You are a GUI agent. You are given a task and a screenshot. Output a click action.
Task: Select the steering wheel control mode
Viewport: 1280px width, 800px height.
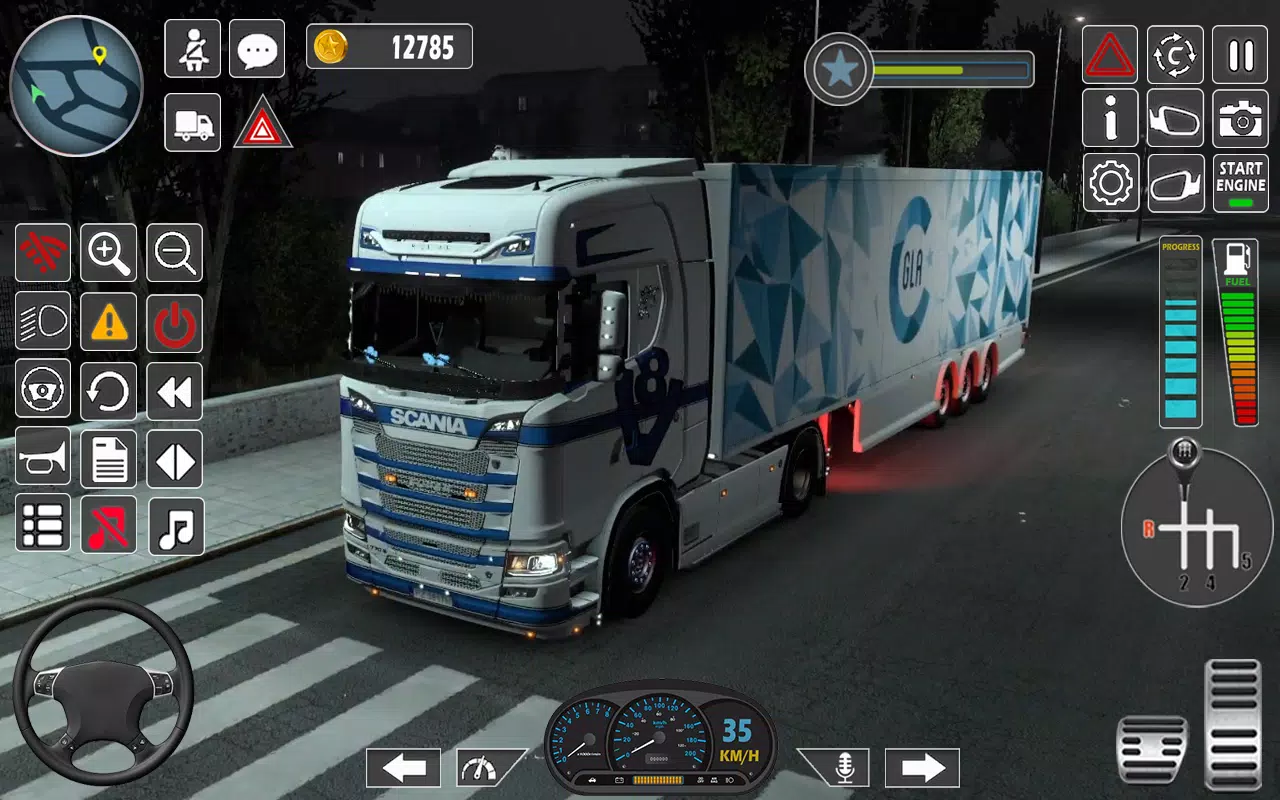43,390
